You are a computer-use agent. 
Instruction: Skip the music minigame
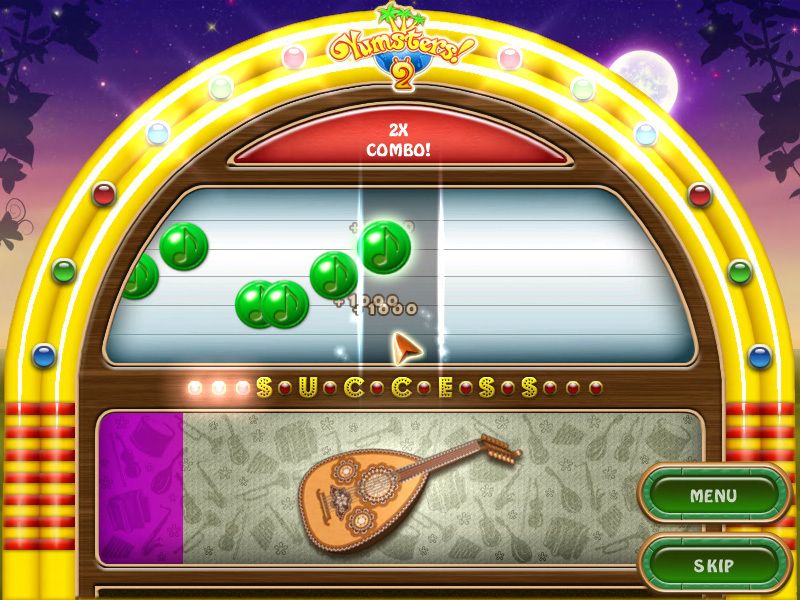pos(714,565)
